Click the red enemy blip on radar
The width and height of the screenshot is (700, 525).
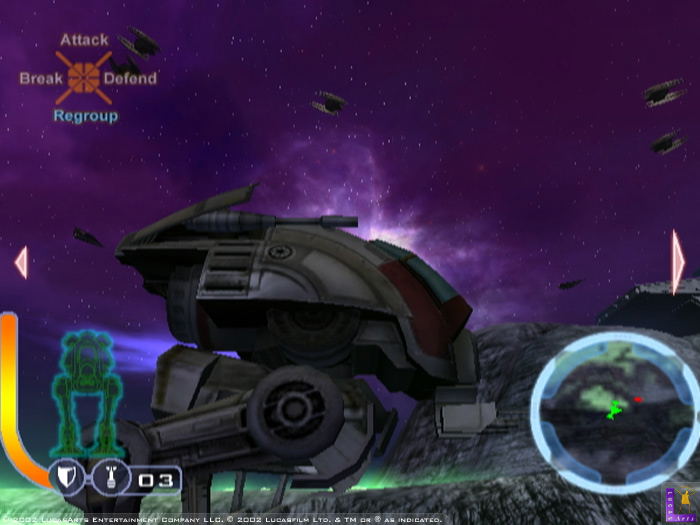637,399
